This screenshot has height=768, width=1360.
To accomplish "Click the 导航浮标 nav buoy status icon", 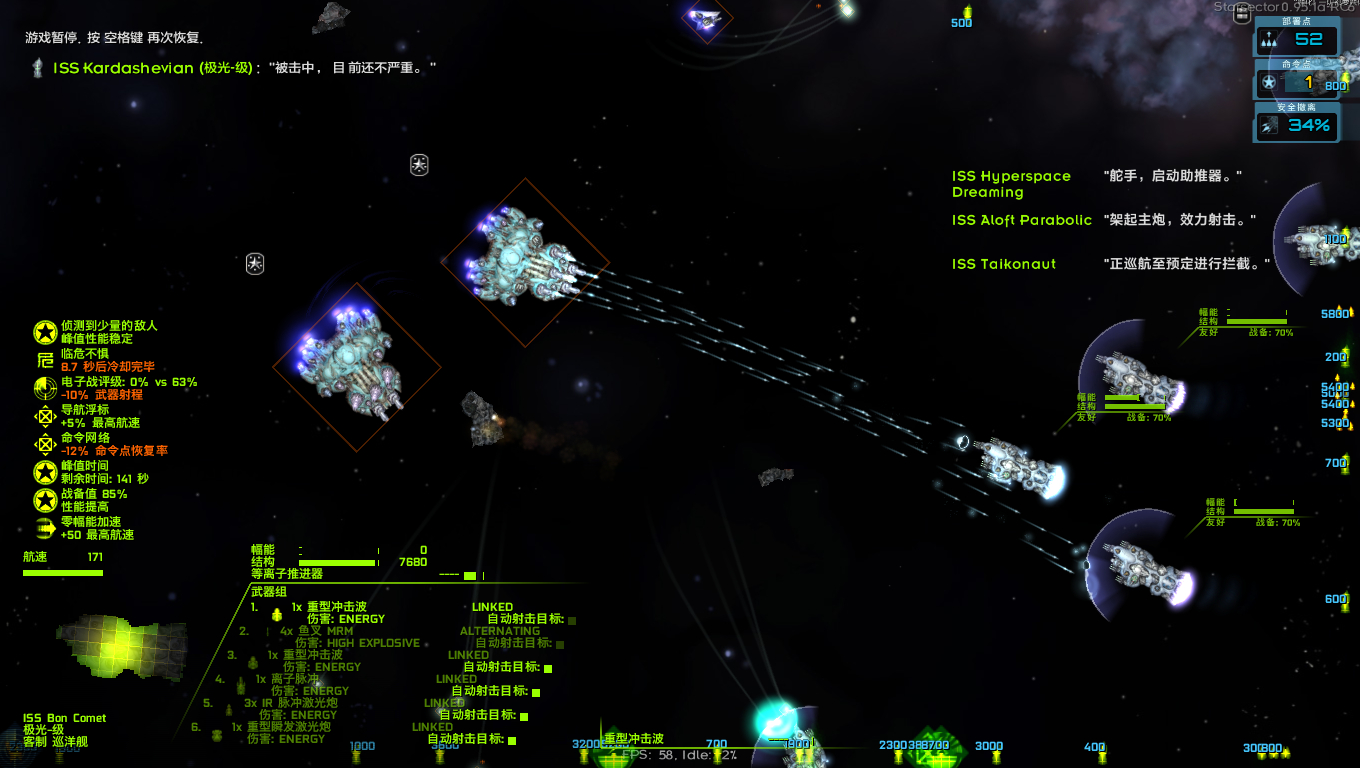I will pyautogui.click(x=44, y=416).
